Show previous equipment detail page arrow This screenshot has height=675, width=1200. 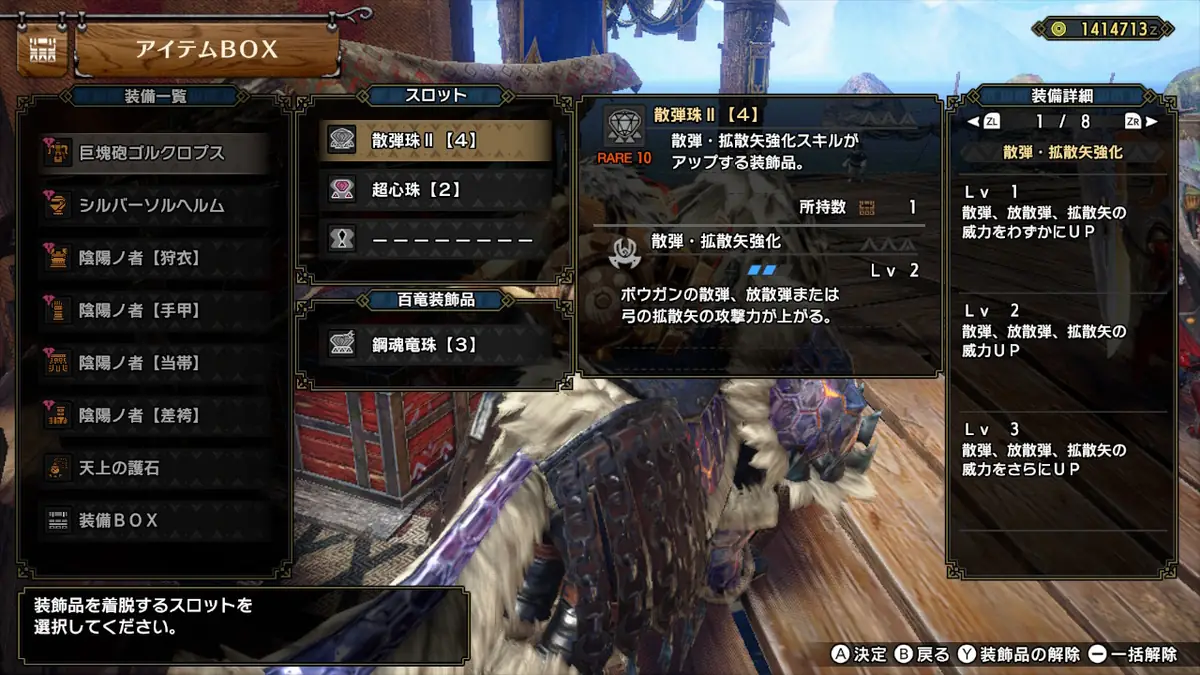(x=971, y=122)
